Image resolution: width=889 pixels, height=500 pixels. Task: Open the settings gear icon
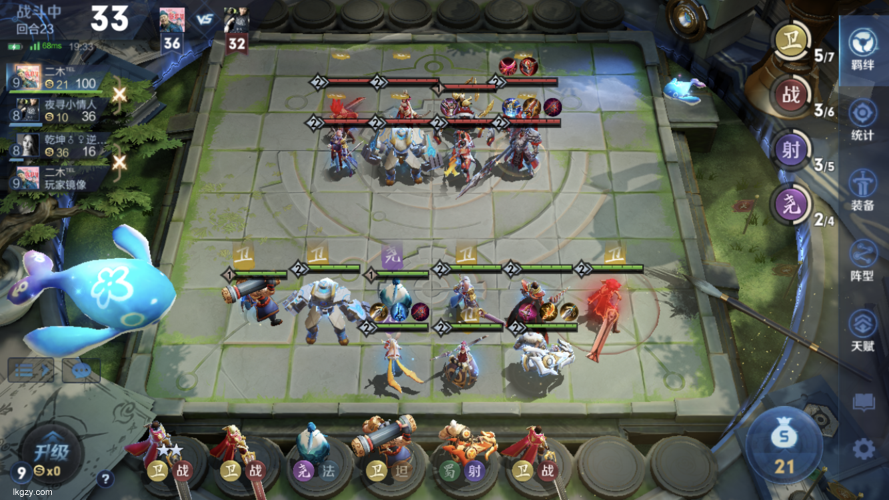coord(864,449)
